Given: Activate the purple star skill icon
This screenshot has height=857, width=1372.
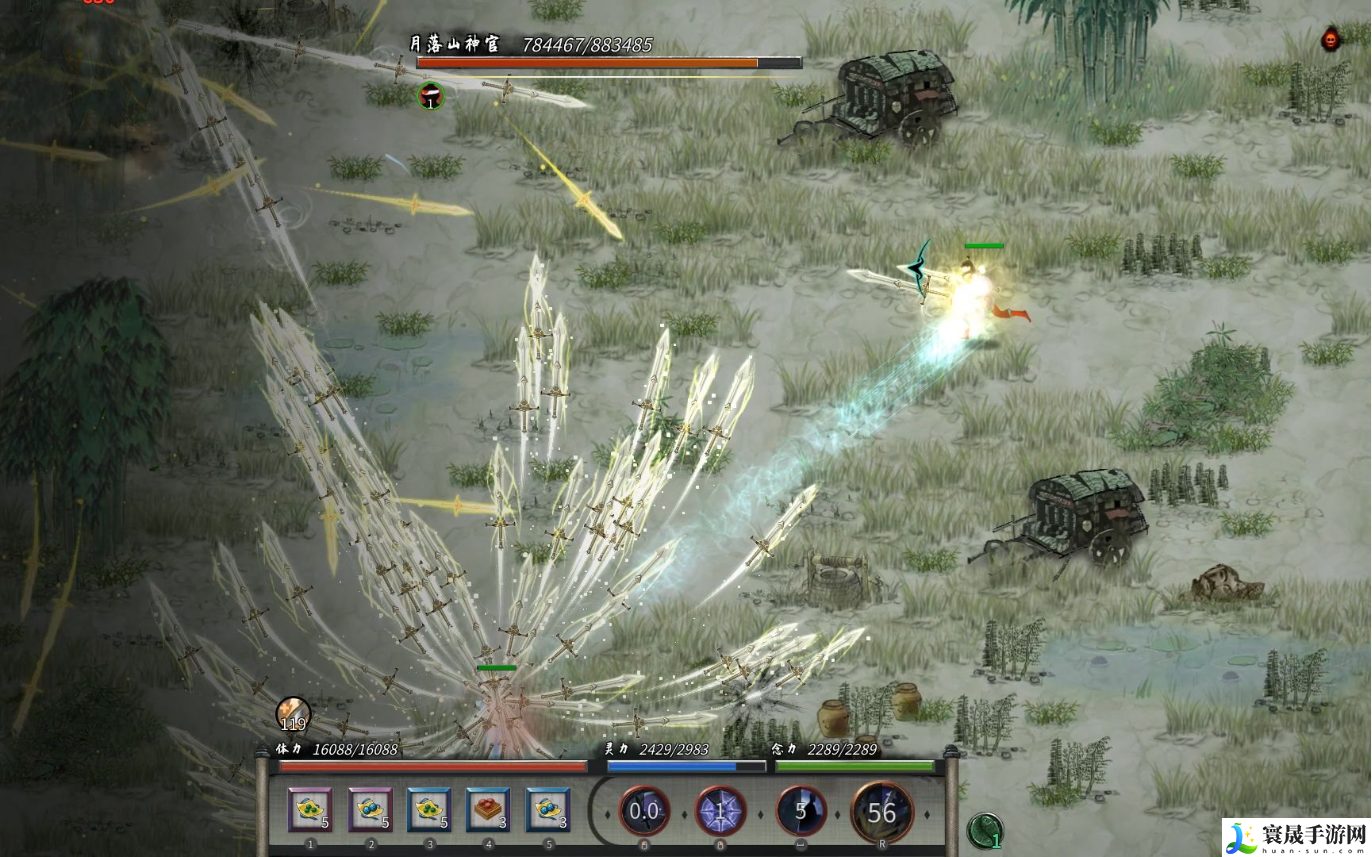Looking at the screenshot, I should [721, 811].
